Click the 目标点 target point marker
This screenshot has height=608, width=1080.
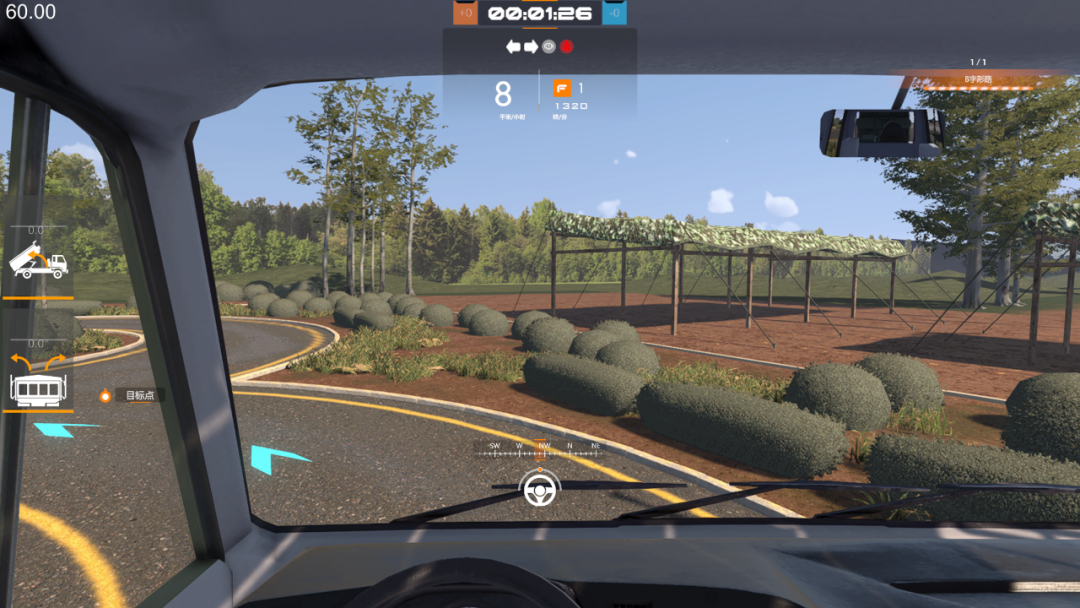pyautogui.click(x=105, y=396)
